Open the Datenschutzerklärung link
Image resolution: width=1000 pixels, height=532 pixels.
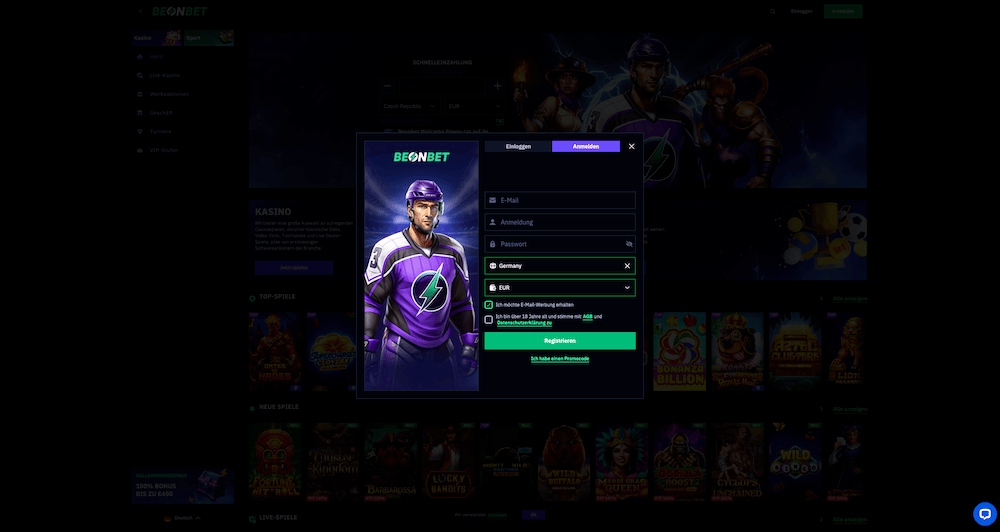click(x=524, y=323)
